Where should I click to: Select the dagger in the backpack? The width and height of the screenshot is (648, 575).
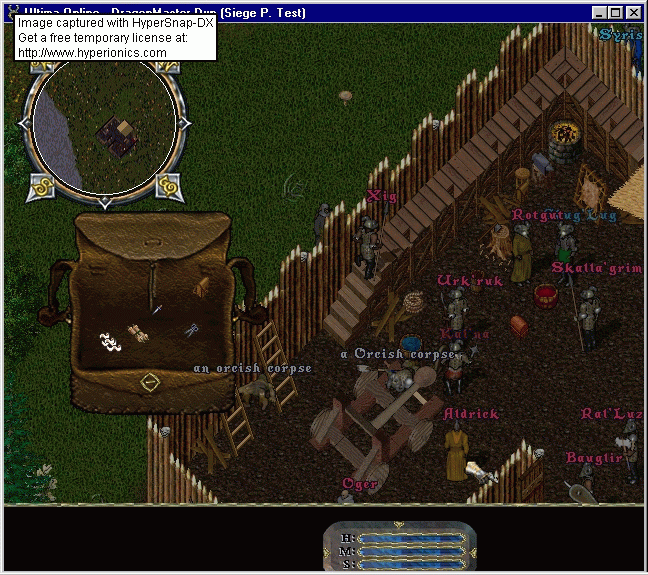(x=157, y=309)
